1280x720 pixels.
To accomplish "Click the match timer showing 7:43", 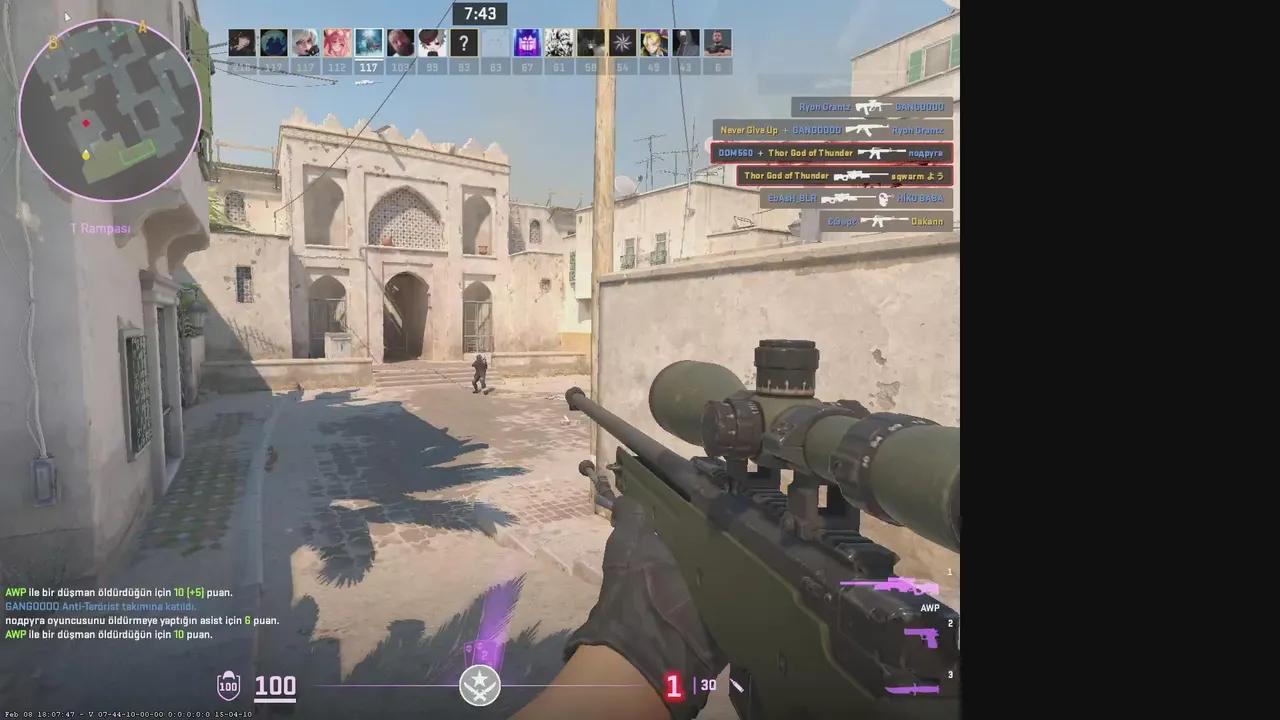I will pos(479,13).
